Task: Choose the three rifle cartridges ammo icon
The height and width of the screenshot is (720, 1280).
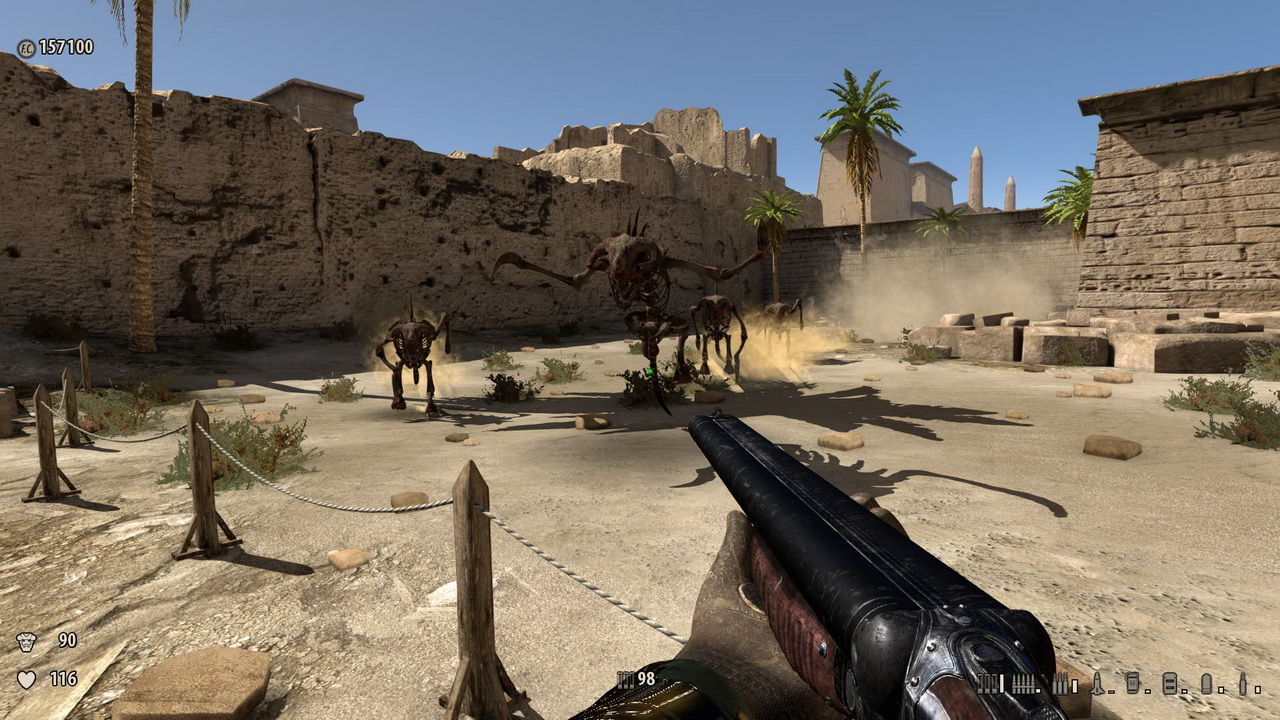Action: (1060, 684)
